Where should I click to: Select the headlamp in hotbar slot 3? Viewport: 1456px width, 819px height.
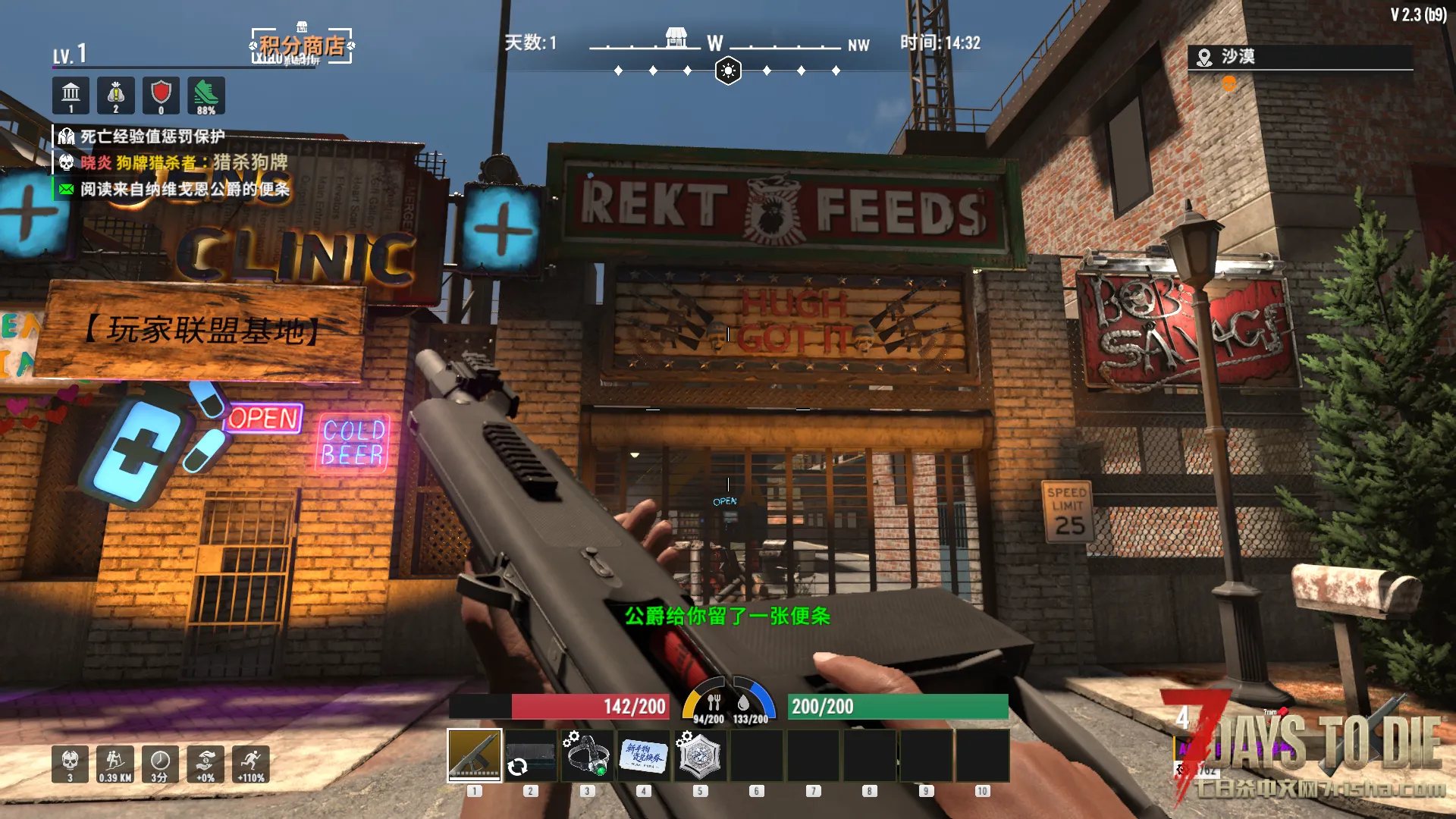[x=587, y=755]
